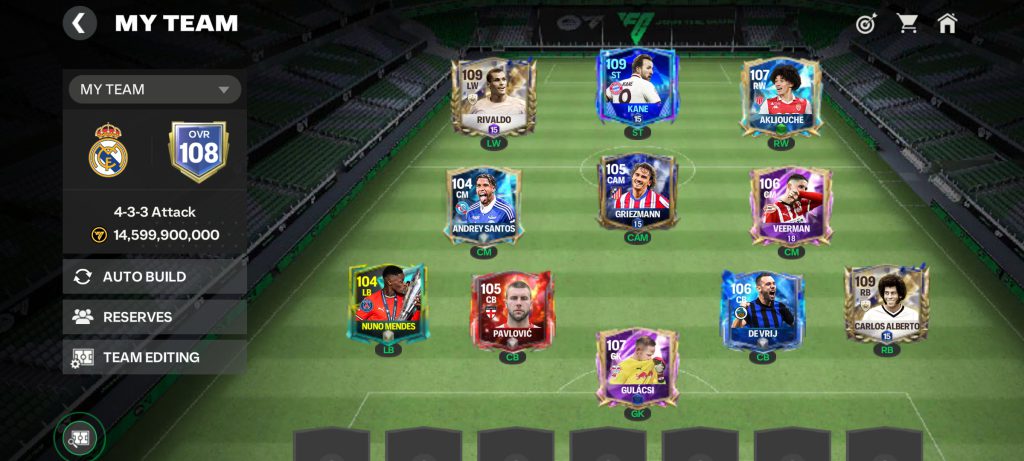Image resolution: width=1024 pixels, height=461 pixels.
Task: Select the Pavlović CB card
Action: pos(512,310)
